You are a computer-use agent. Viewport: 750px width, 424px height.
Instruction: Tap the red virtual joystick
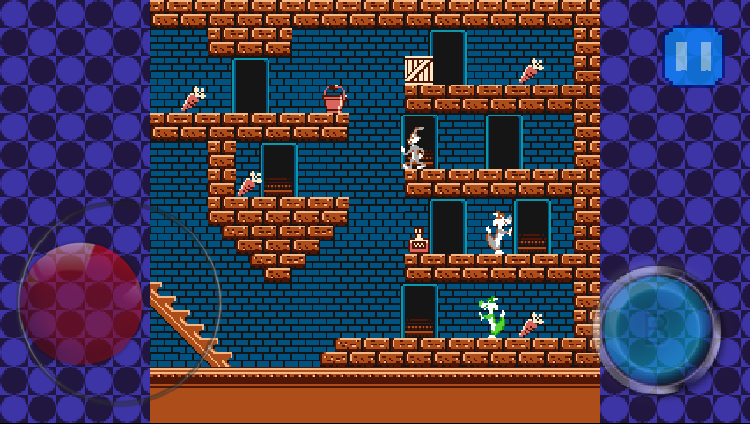coord(82,303)
